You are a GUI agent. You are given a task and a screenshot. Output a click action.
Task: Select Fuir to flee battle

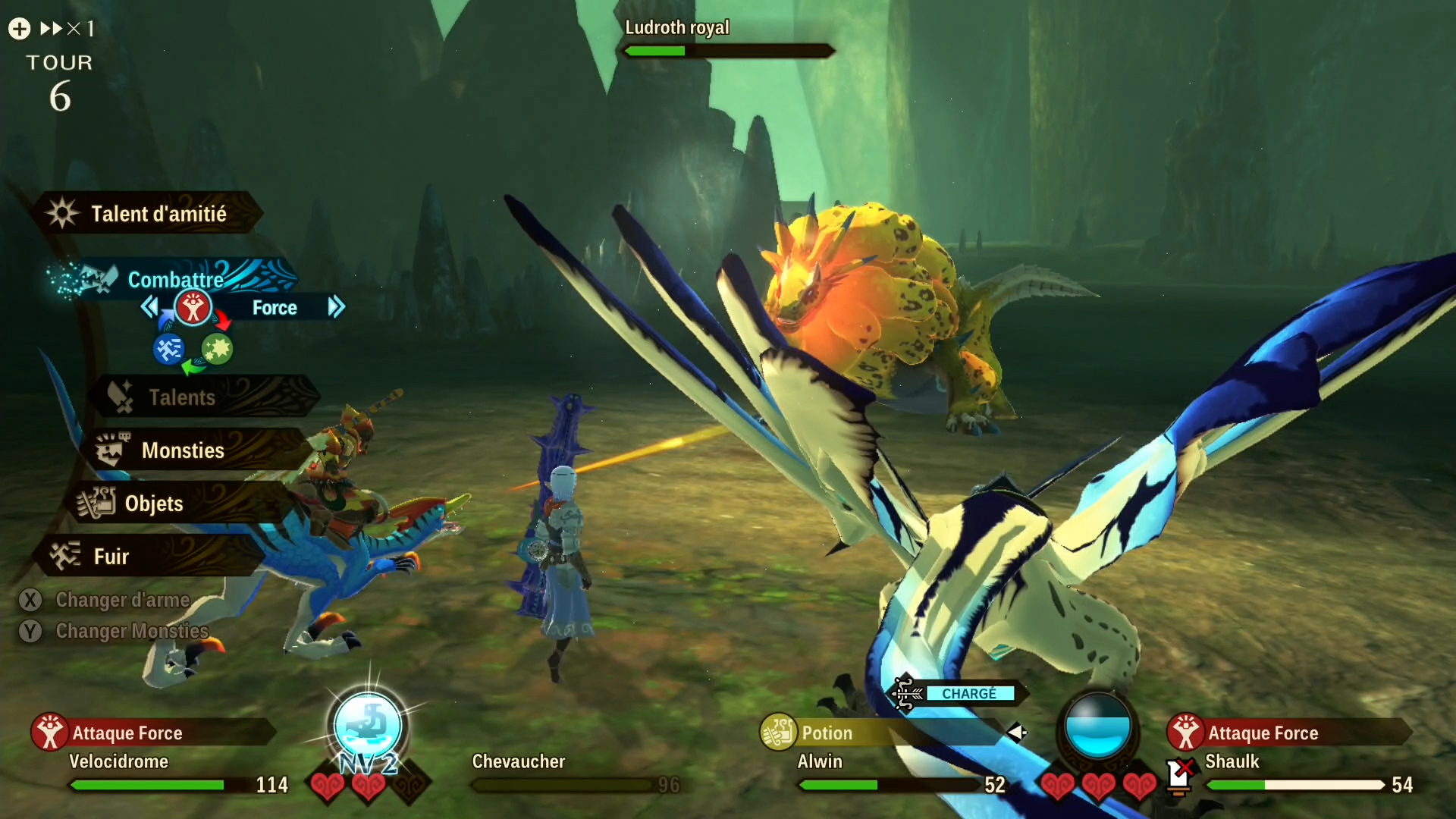pos(111,557)
